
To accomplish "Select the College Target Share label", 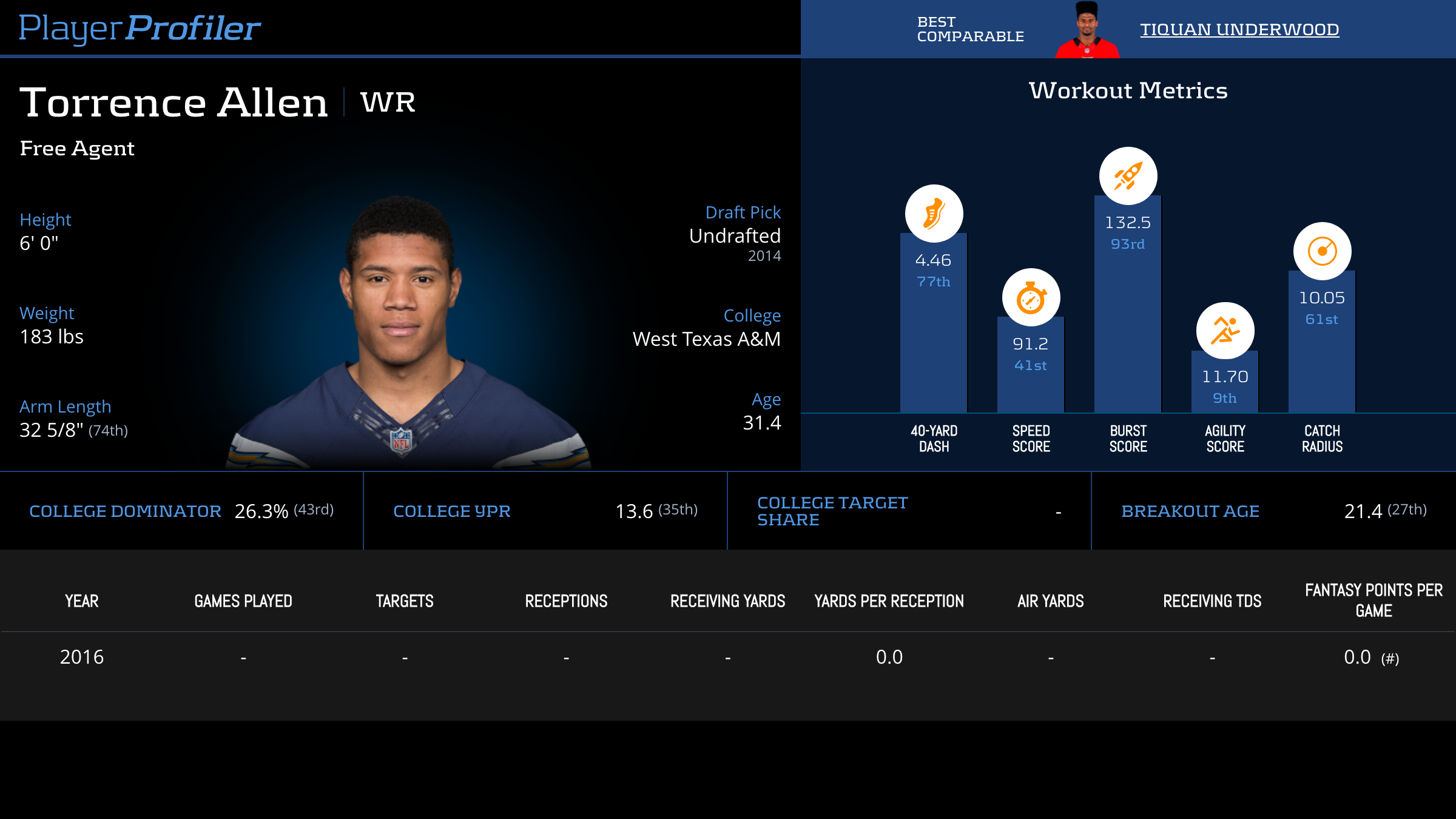I will pos(832,511).
